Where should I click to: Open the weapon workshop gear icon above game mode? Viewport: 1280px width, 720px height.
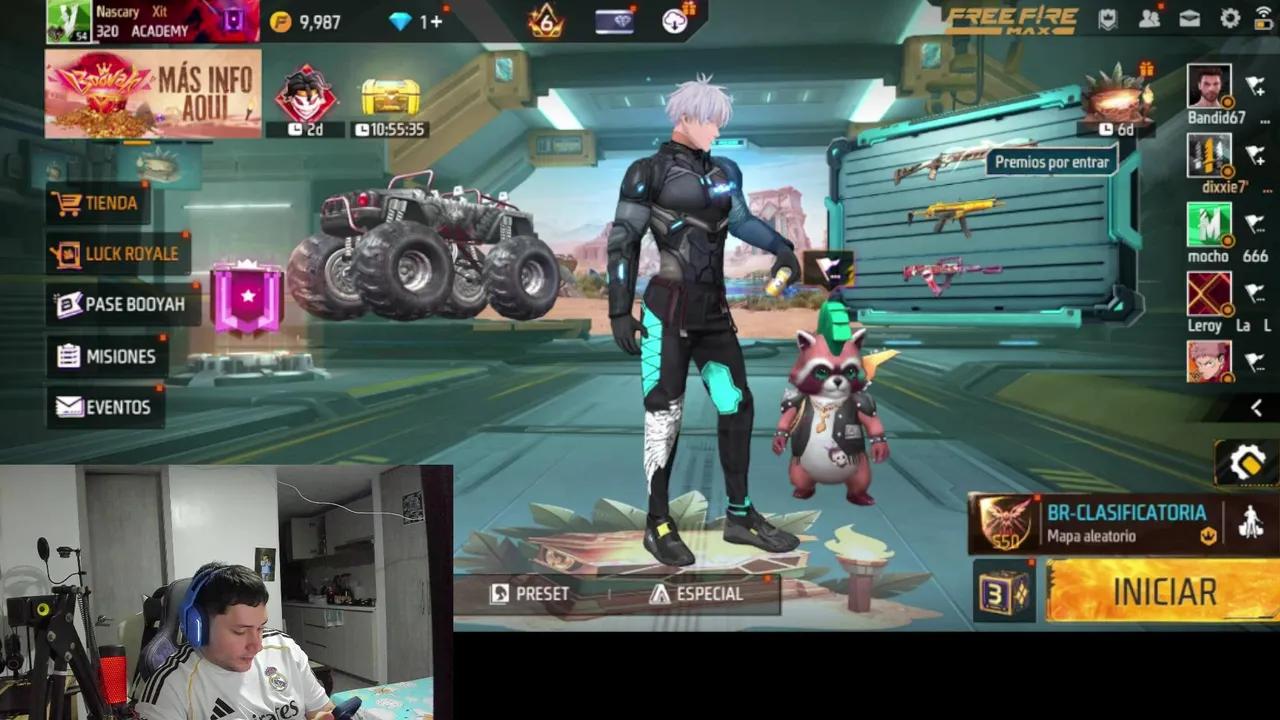(x=1247, y=462)
